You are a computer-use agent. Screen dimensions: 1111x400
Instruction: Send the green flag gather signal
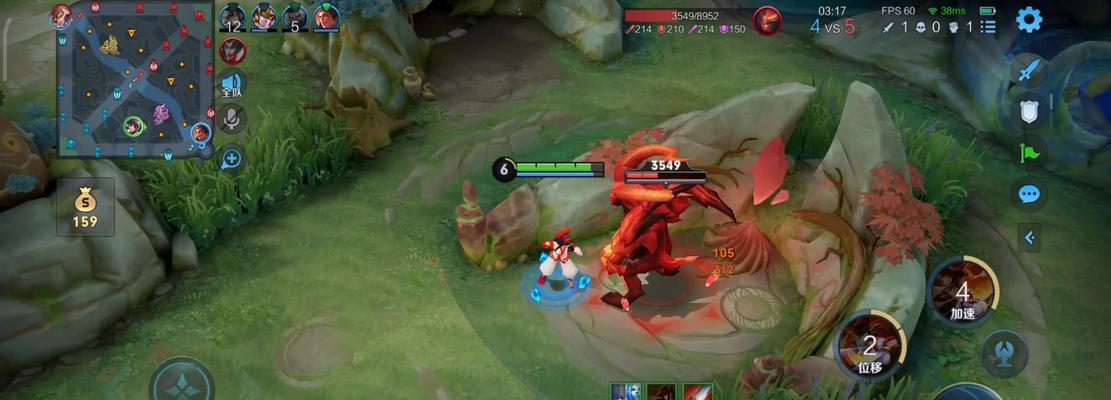coord(1028,151)
